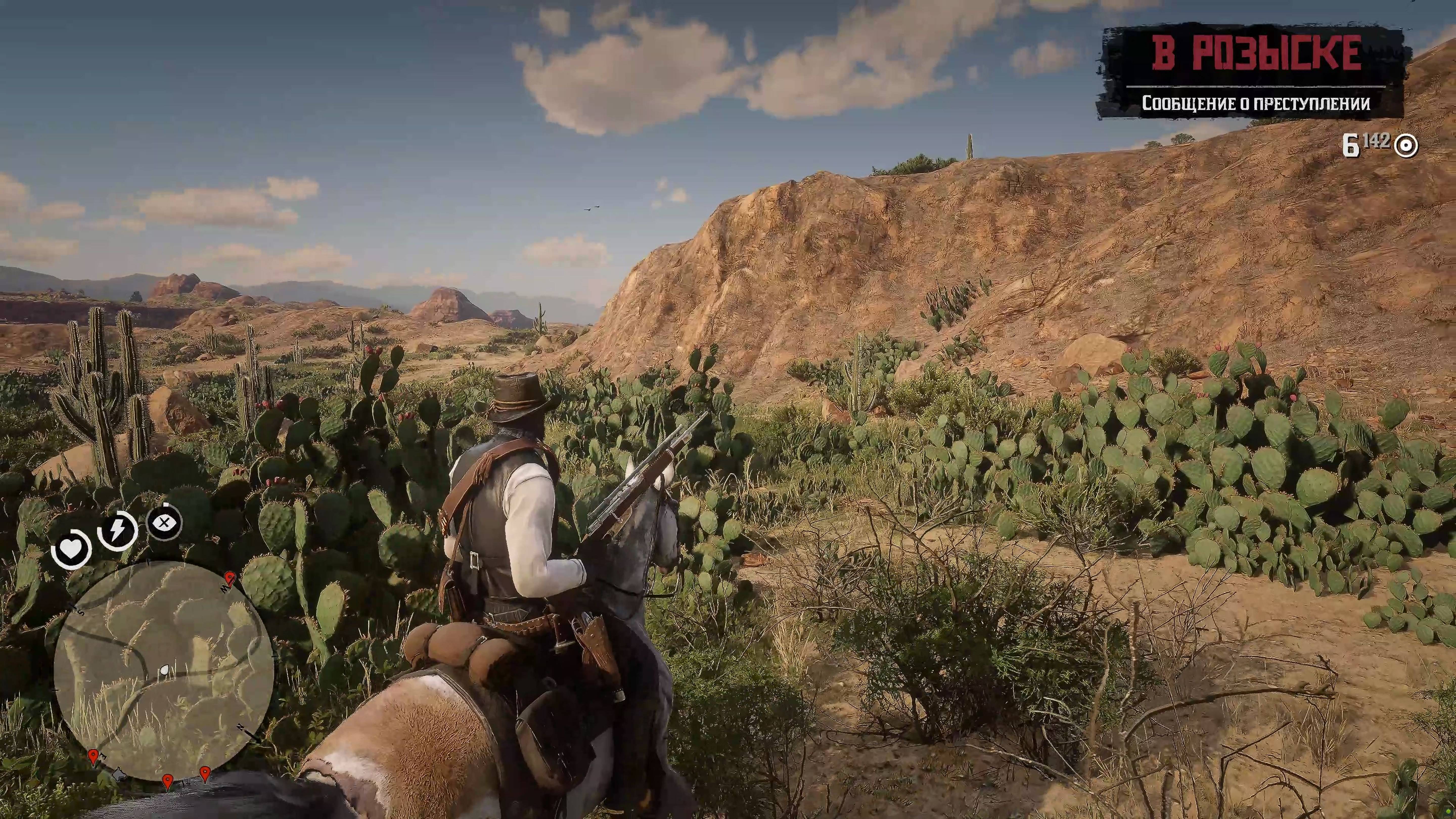The width and height of the screenshot is (1456, 819).
Task: Click the health heart icon above the minimap
Action: point(71,548)
